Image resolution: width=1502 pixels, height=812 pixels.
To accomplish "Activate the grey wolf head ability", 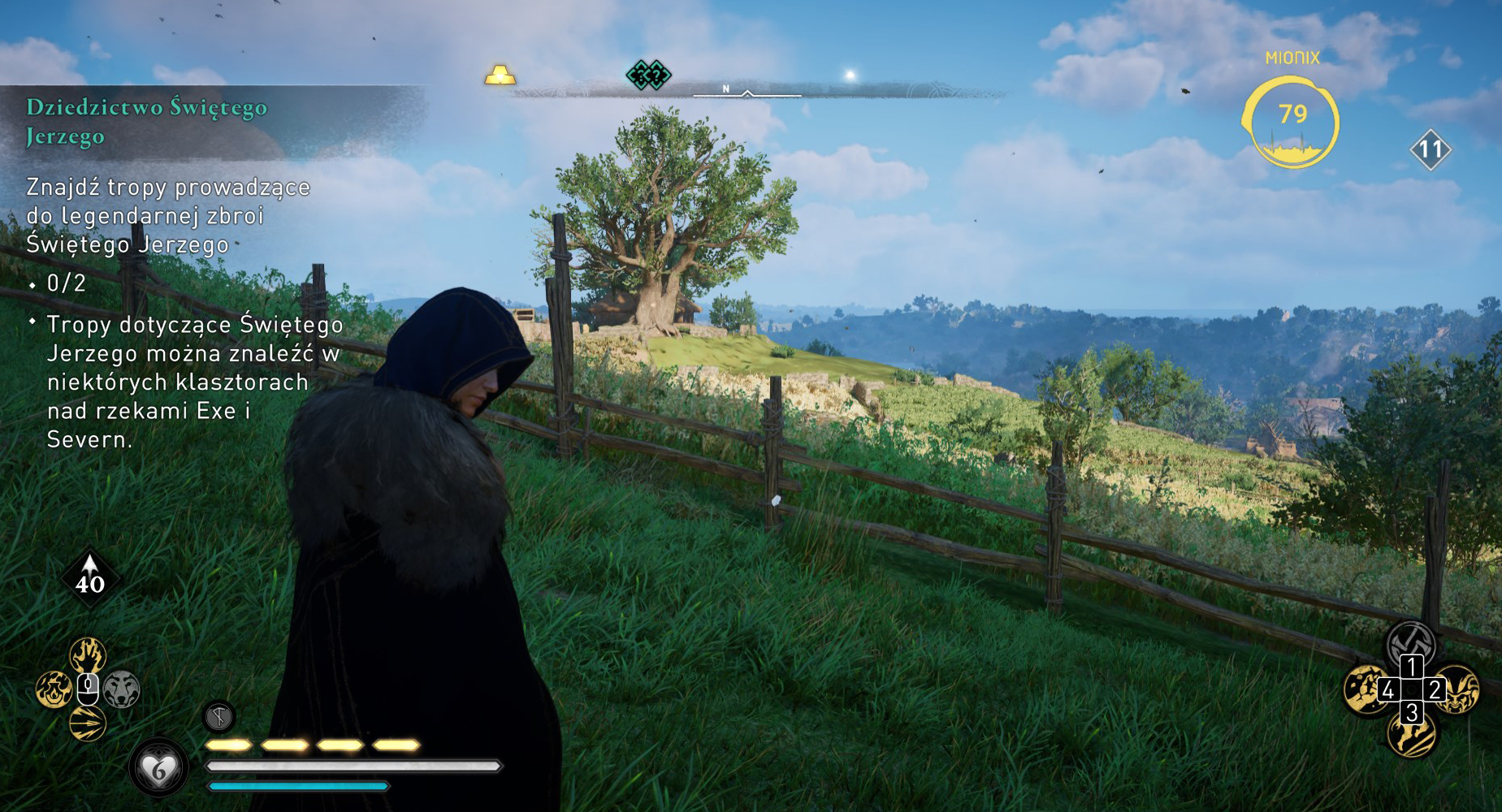I will 122,690.
